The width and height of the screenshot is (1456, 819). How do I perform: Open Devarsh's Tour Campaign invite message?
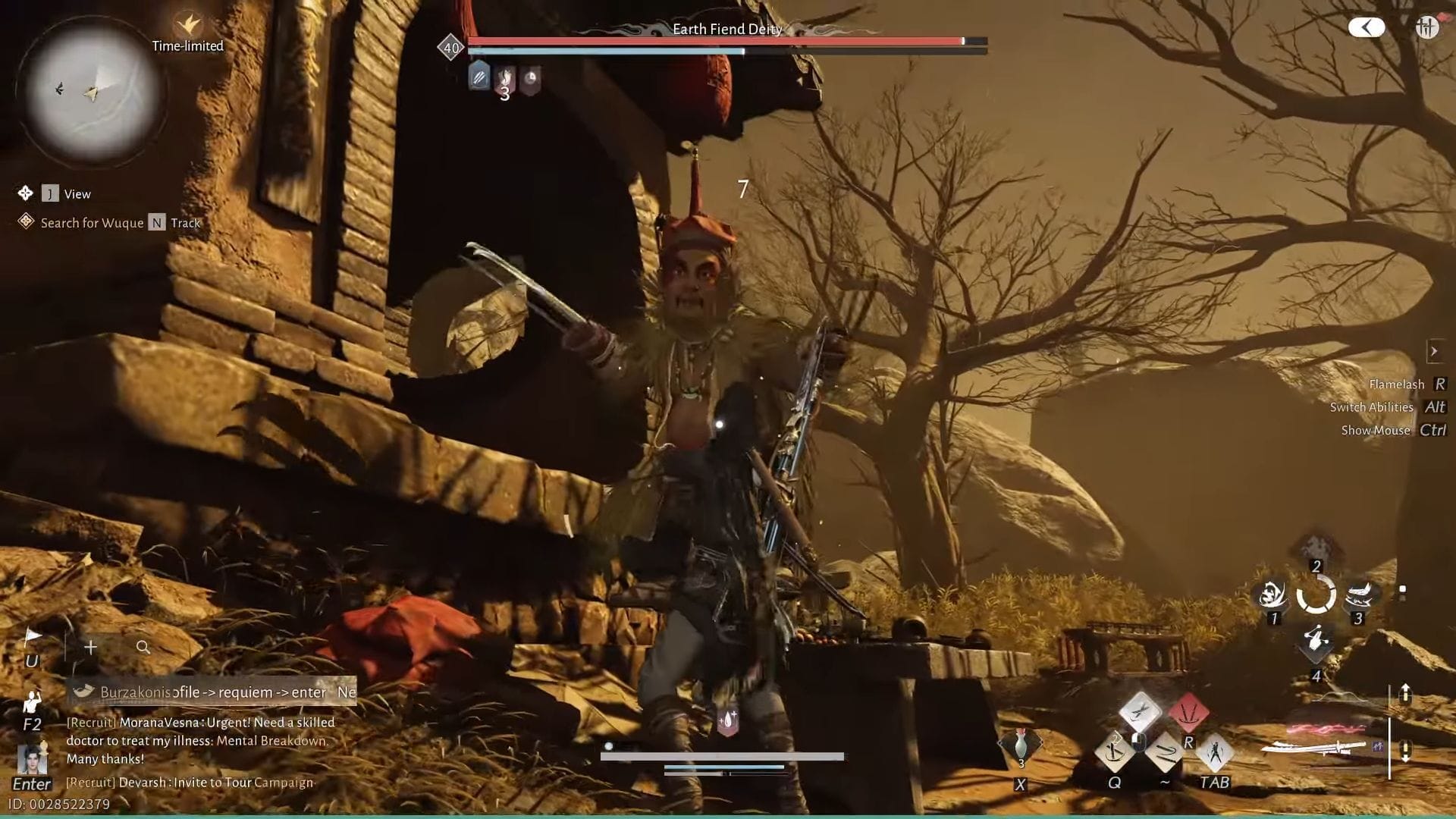click(190, 782)
